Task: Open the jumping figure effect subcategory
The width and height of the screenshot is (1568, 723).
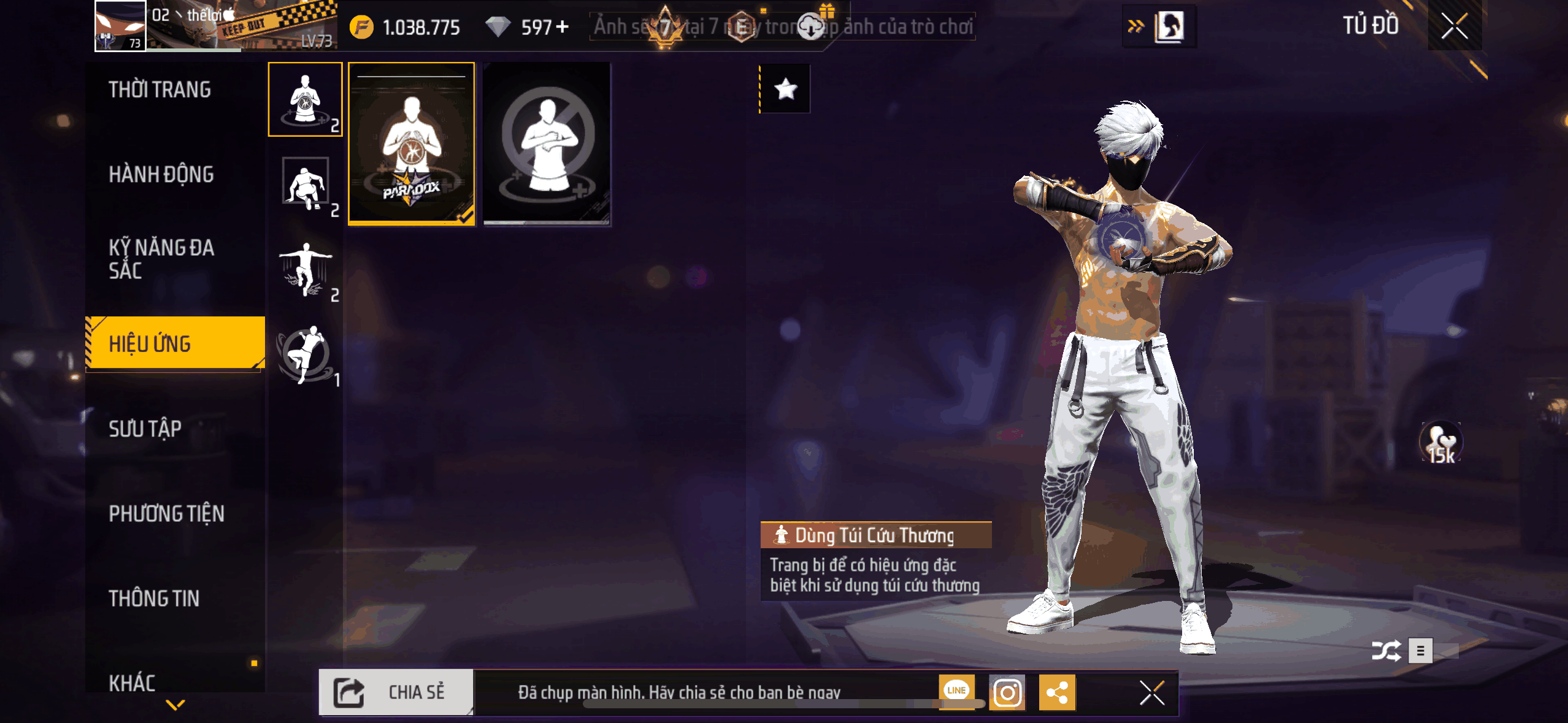Action: [x=305, y=356]
